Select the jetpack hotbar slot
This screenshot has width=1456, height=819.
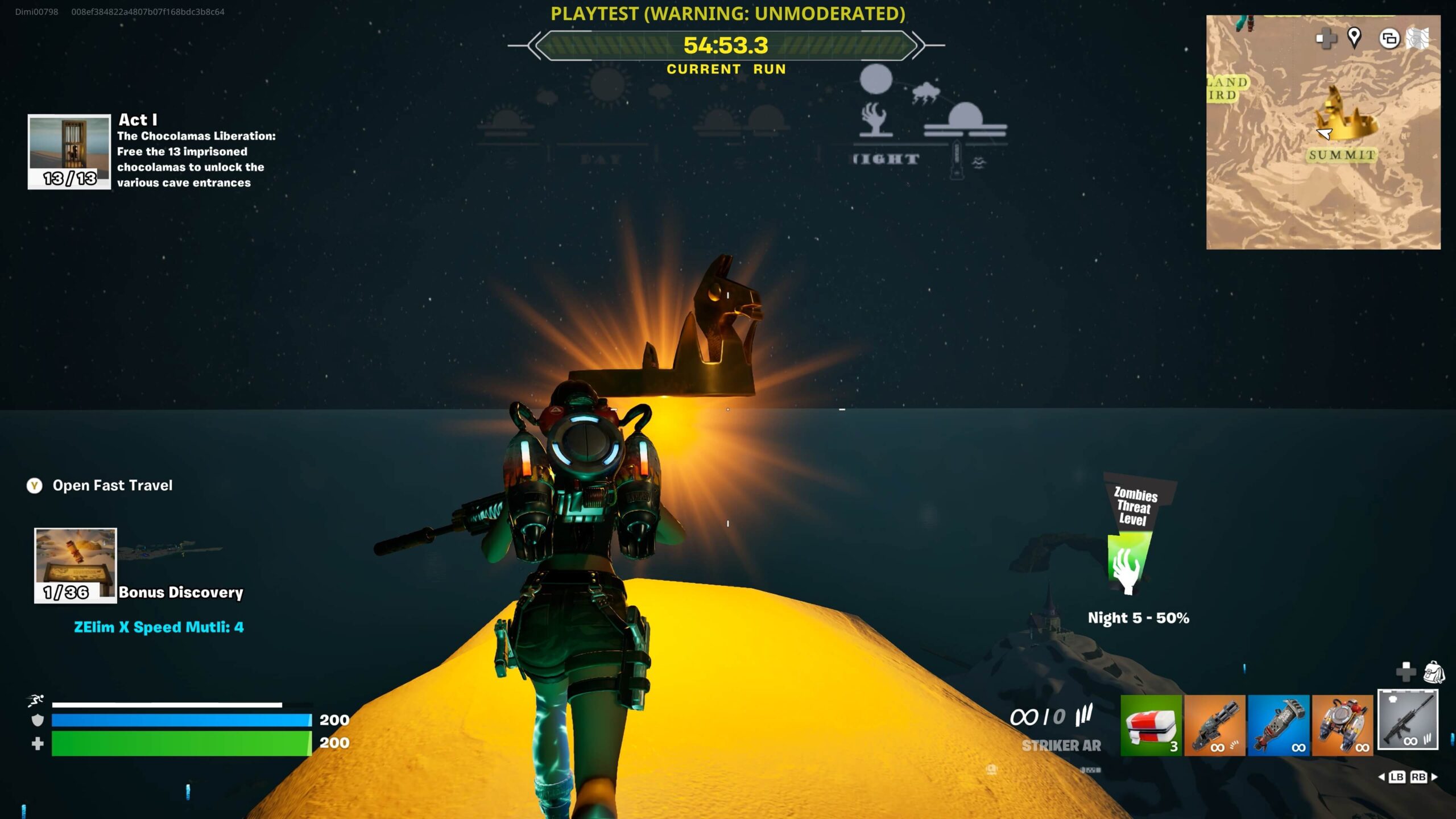tap(1342, 725)
